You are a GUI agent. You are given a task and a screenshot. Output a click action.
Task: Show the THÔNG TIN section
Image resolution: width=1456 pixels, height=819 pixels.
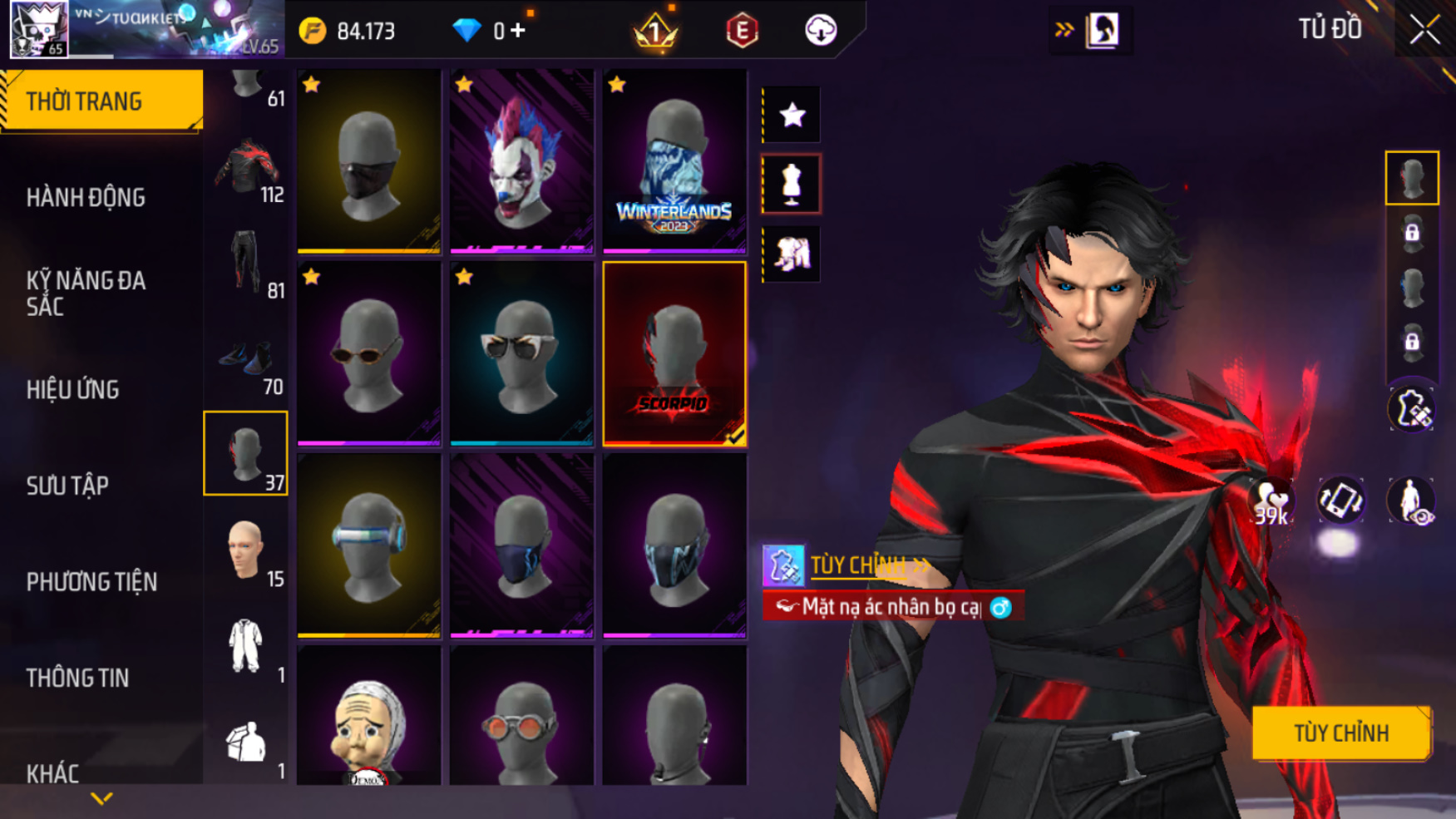[77, 678]
